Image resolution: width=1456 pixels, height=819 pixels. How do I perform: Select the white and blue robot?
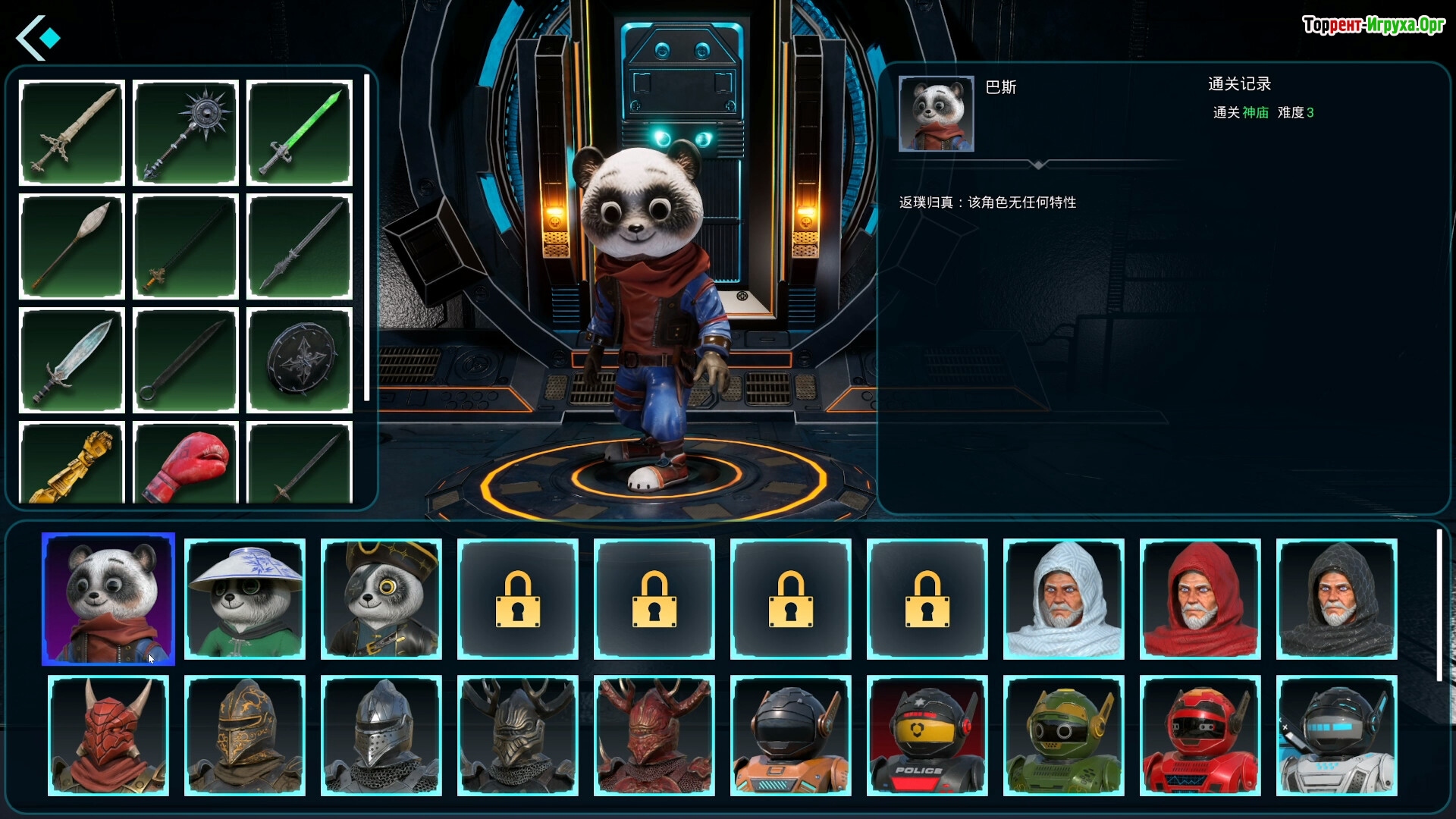tap(1337, 736)
